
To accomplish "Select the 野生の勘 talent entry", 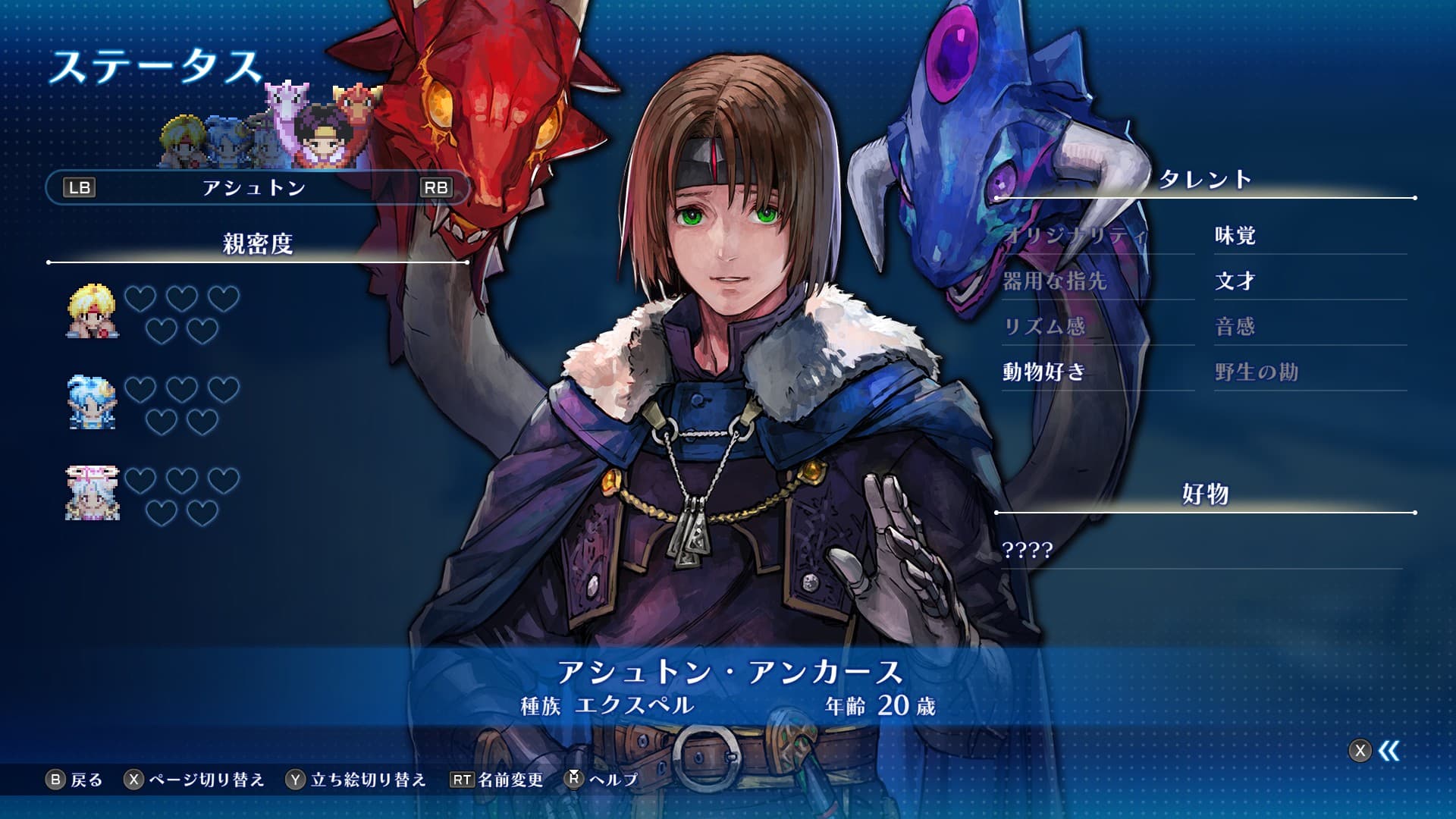I will click(x=1257, y=372).
